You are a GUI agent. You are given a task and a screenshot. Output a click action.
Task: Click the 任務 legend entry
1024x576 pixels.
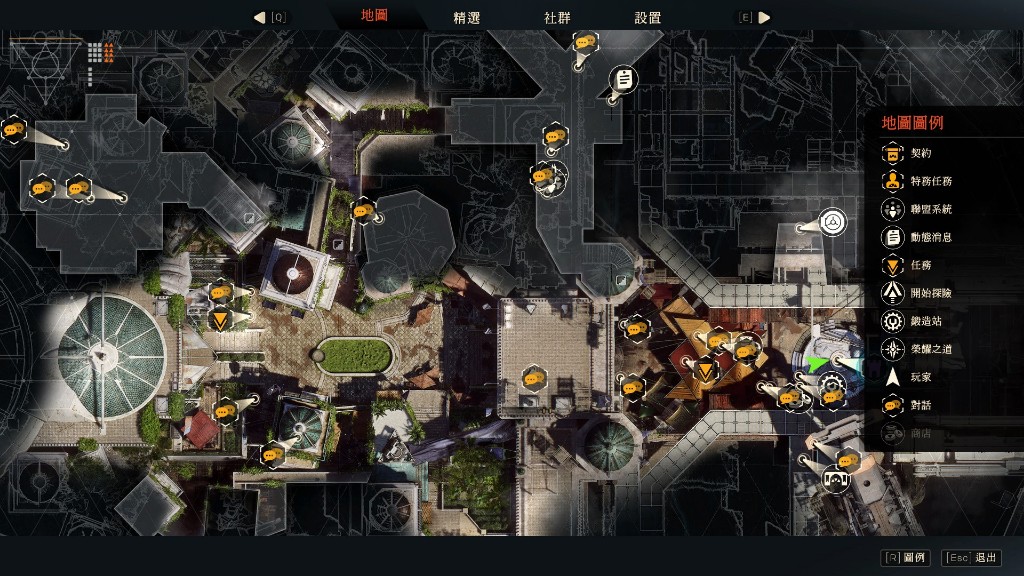click(x=920, y=265)
